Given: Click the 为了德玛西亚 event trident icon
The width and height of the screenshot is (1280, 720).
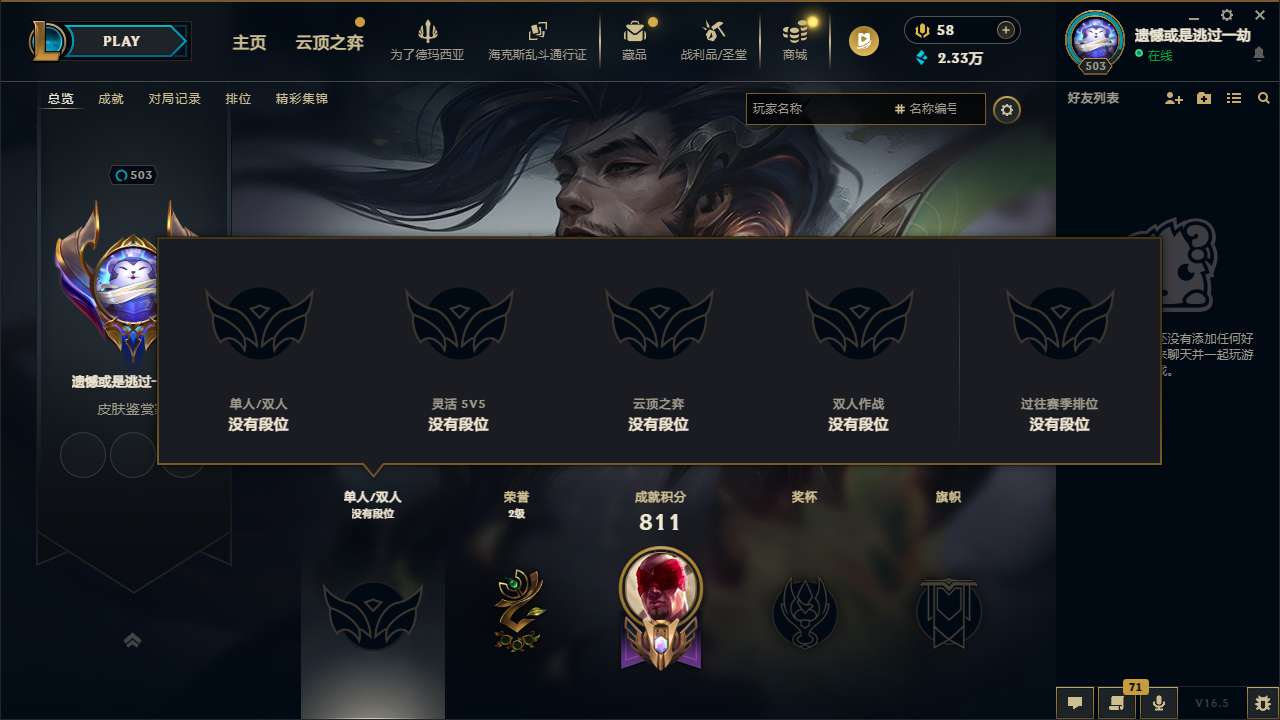Looking at the screenshot, I should coord(428,32).
